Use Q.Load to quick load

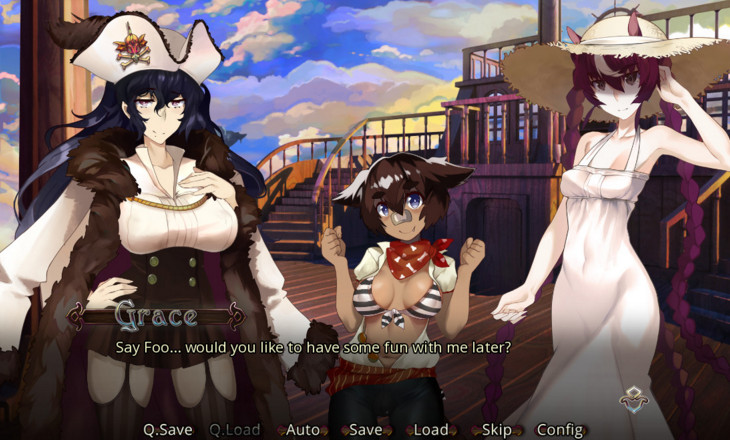[234, 430]
